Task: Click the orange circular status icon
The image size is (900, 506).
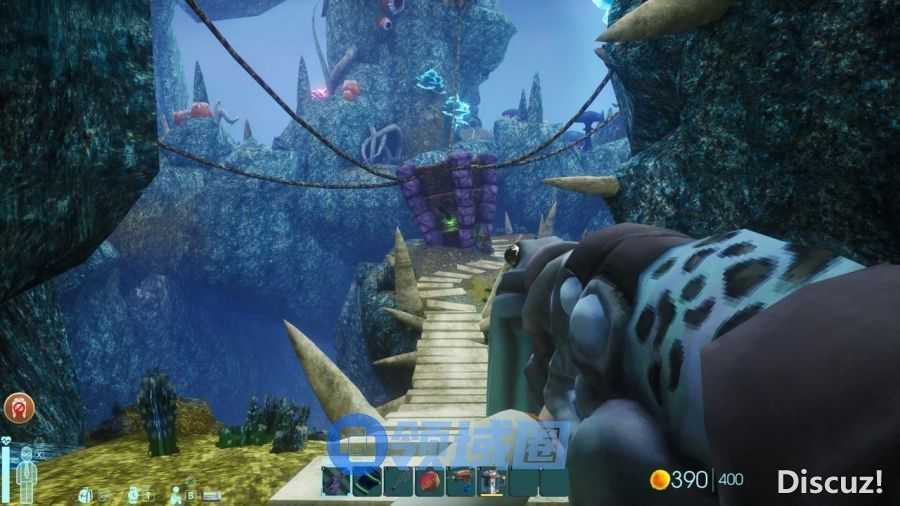Action: point(19,407)
